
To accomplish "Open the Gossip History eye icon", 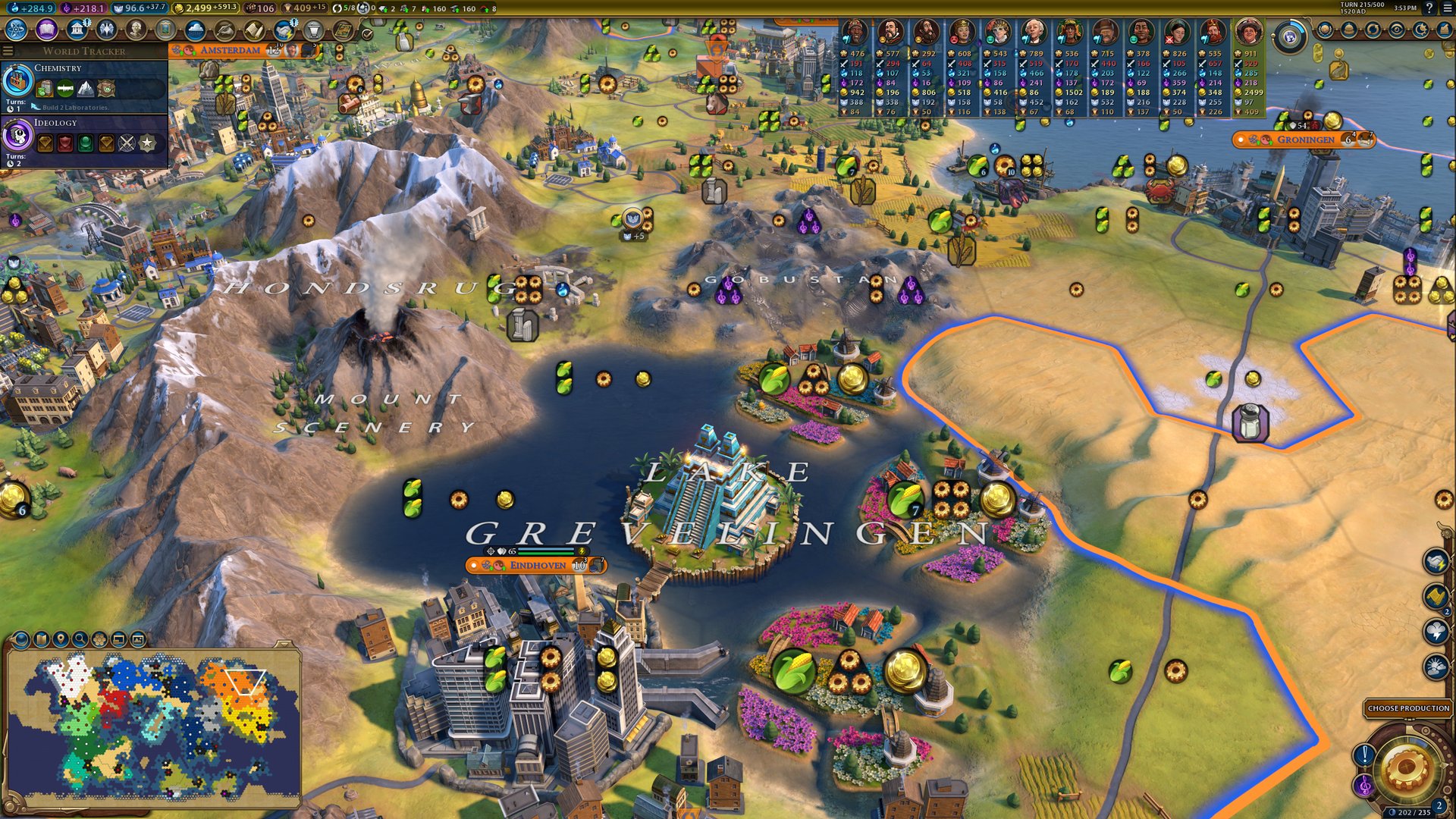I will click(1397, 30).
